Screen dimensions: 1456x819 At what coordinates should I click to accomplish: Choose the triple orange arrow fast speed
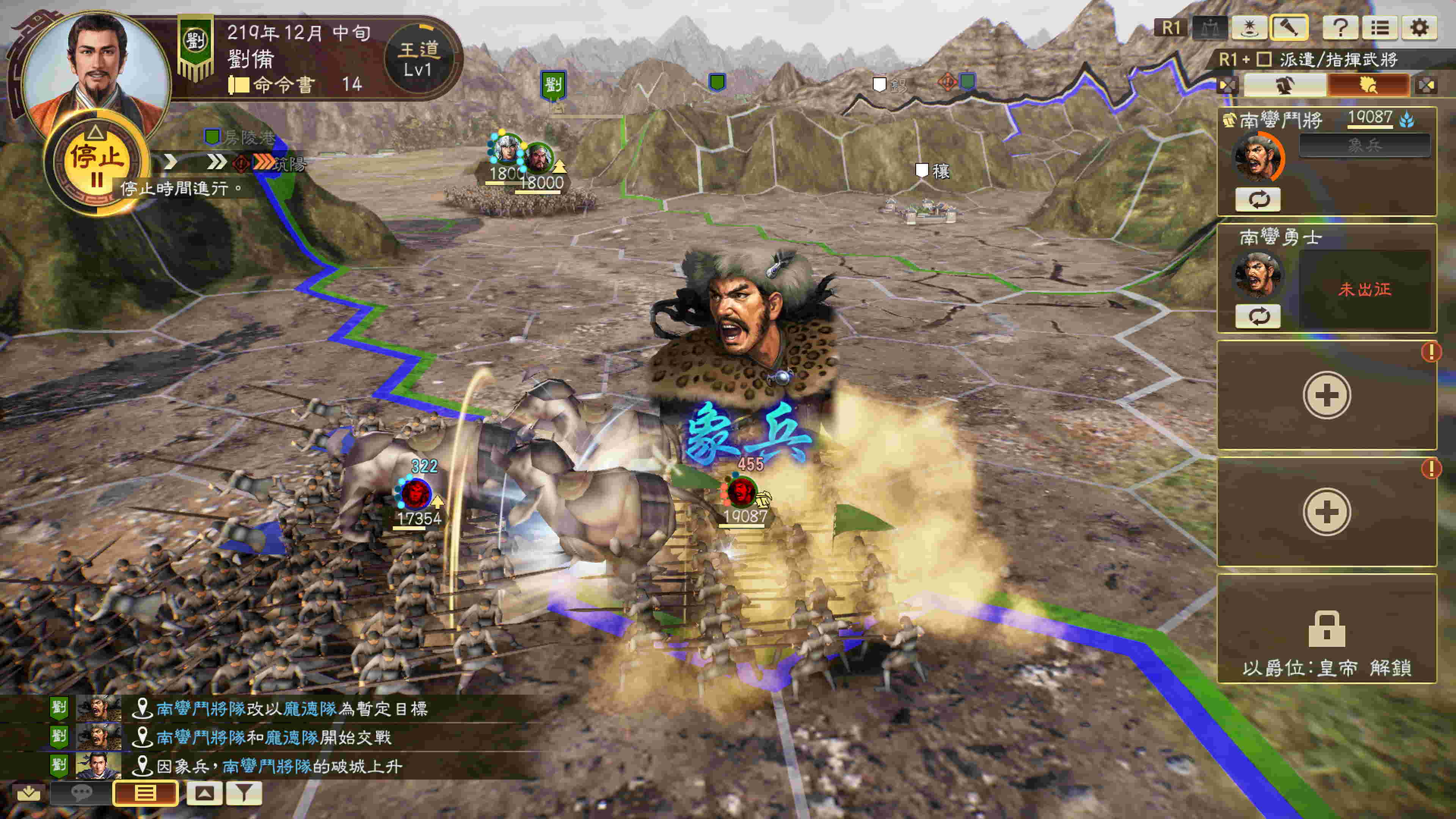coord(264,163)
